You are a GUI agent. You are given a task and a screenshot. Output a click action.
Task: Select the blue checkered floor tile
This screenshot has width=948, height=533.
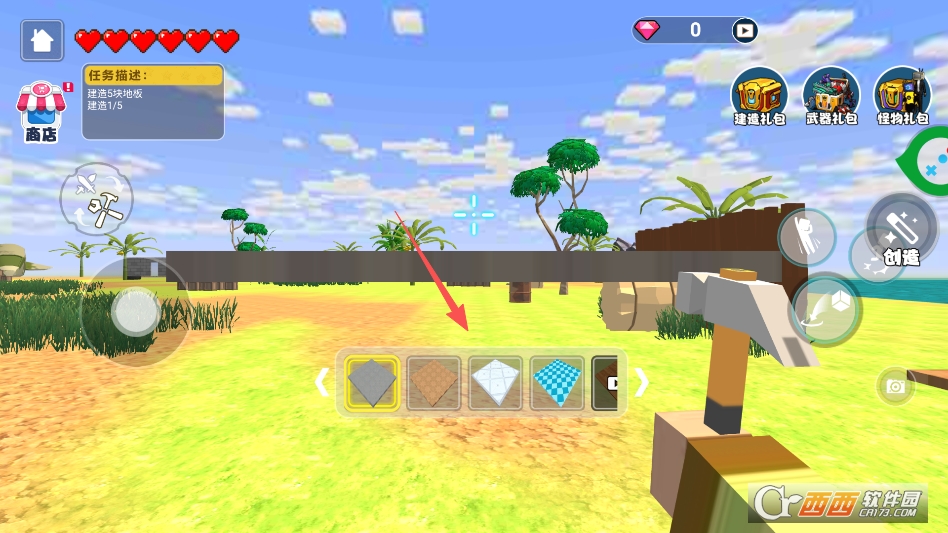pos(557,382)
